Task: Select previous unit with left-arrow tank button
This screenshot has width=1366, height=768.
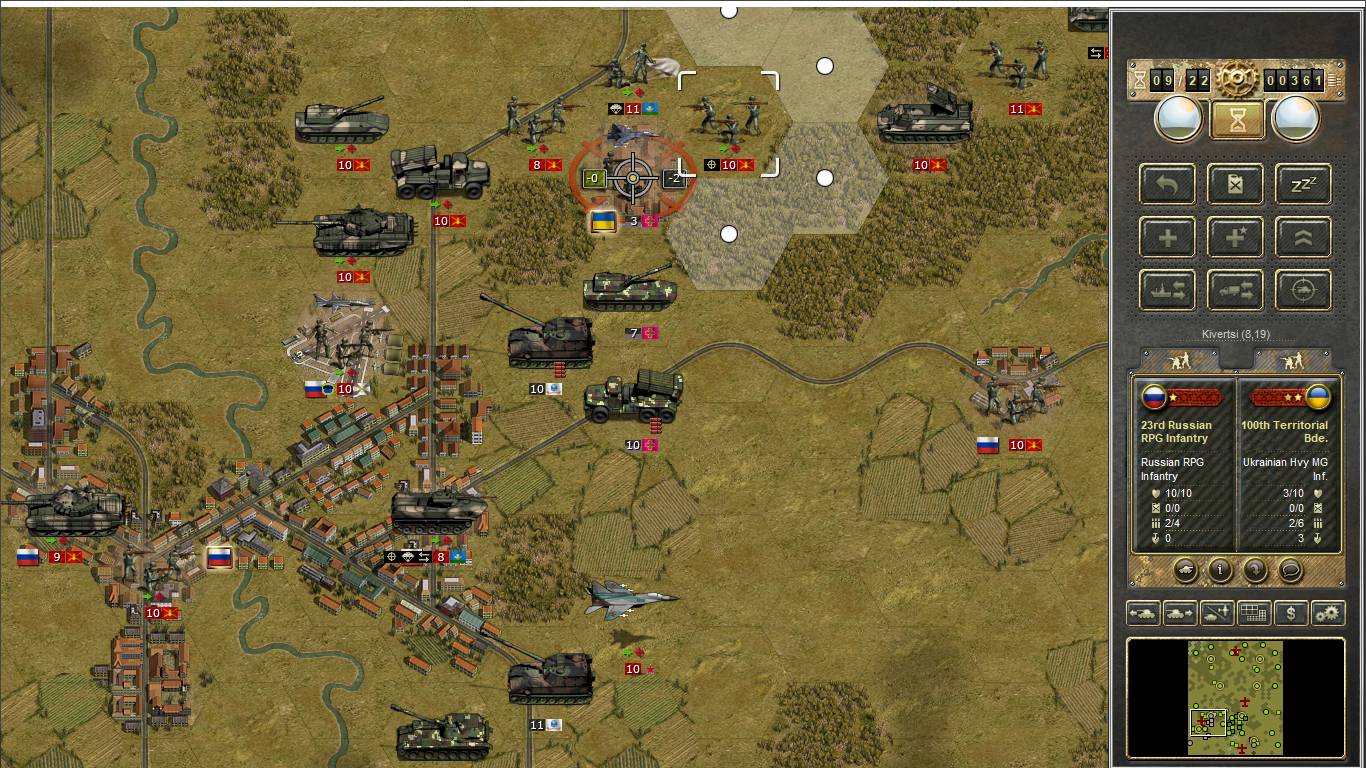Action: coord(1143,613)
